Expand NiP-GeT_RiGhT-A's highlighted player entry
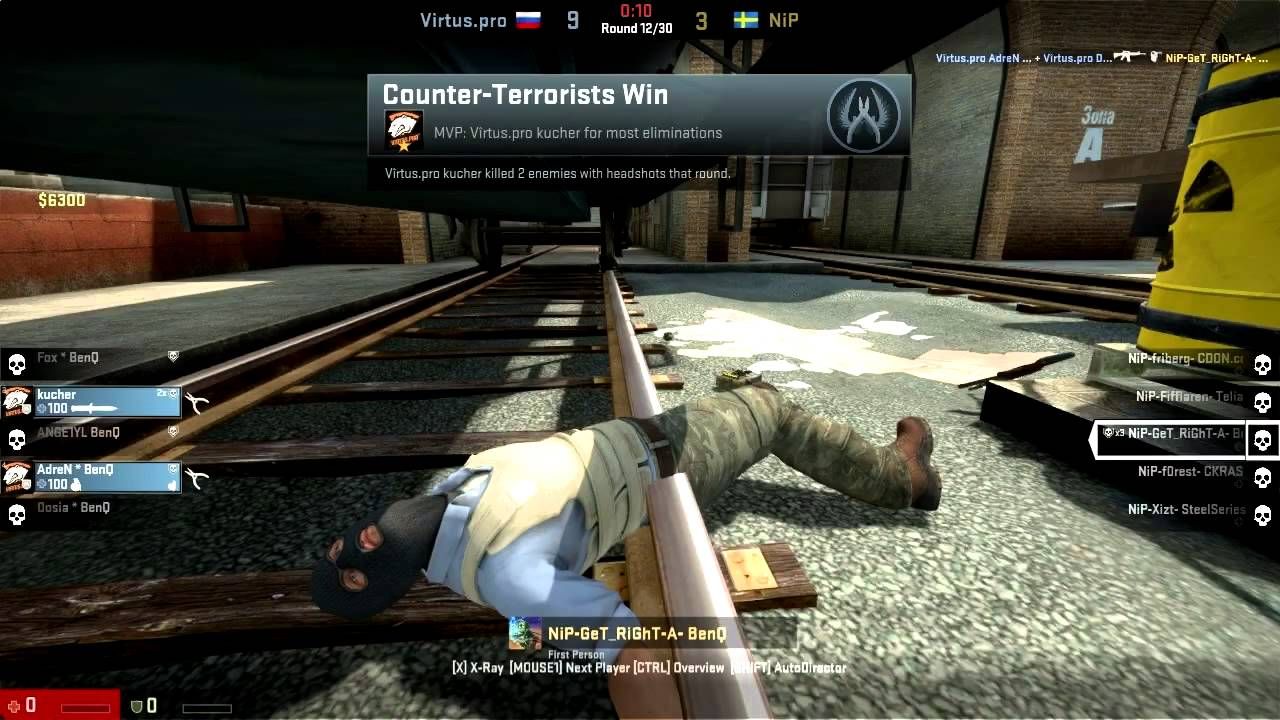The width and height of the screenshot is (1280, 720). tap(1176, 434)
